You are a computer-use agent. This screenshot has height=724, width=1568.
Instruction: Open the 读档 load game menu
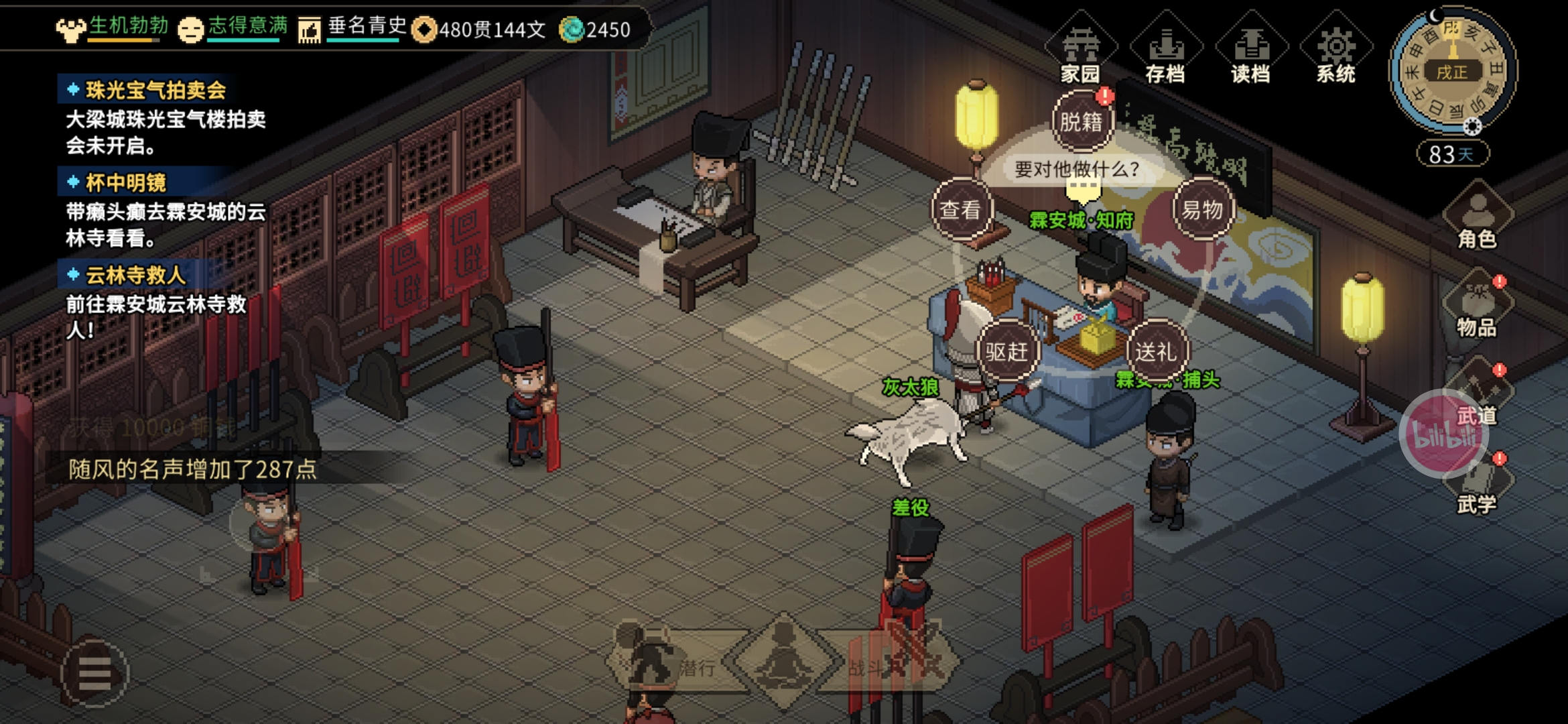pos(1250,50)
